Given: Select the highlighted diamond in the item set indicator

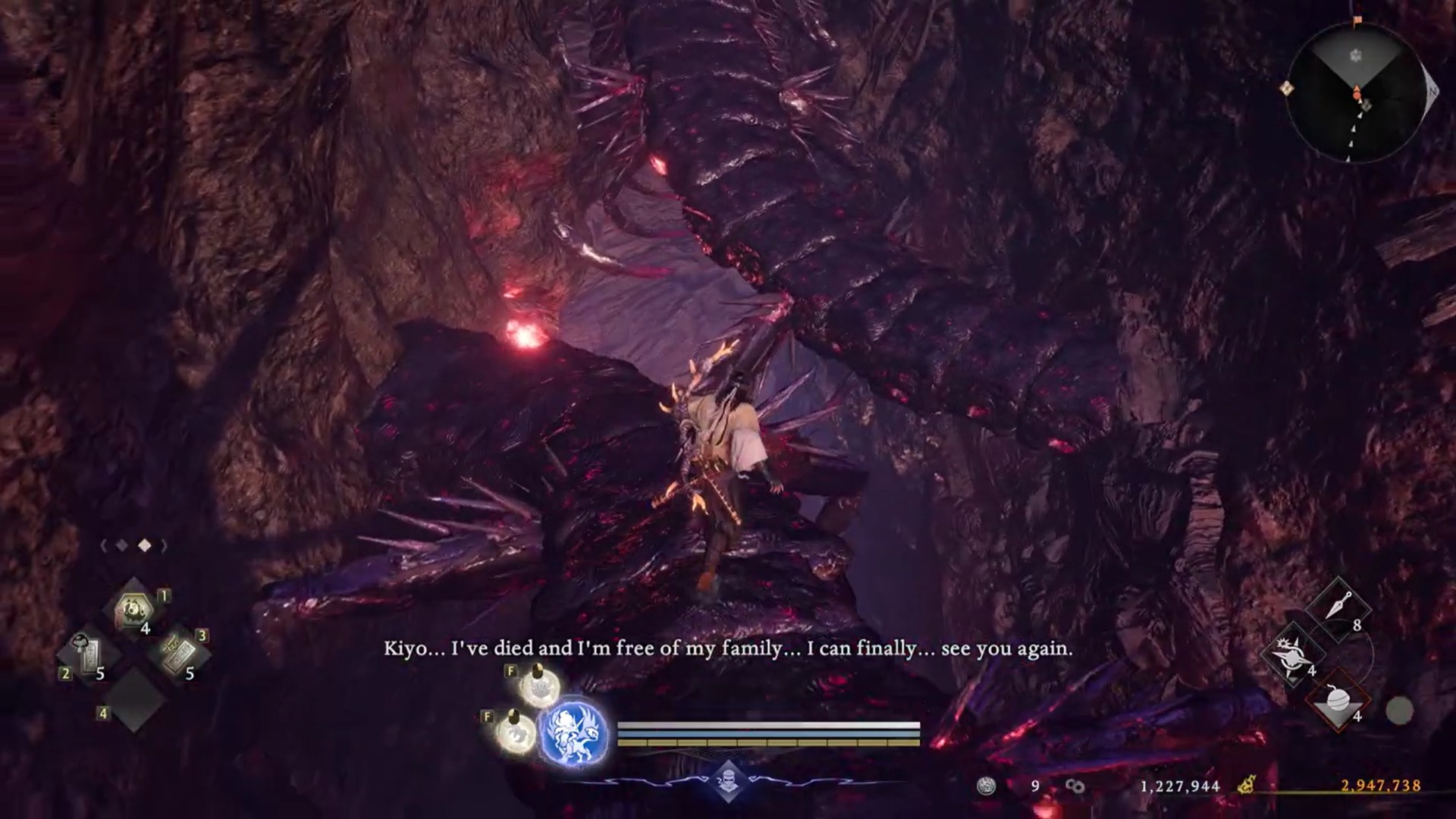Looking at the screenshot, I should pyautogui.click(x=145, y=544).
